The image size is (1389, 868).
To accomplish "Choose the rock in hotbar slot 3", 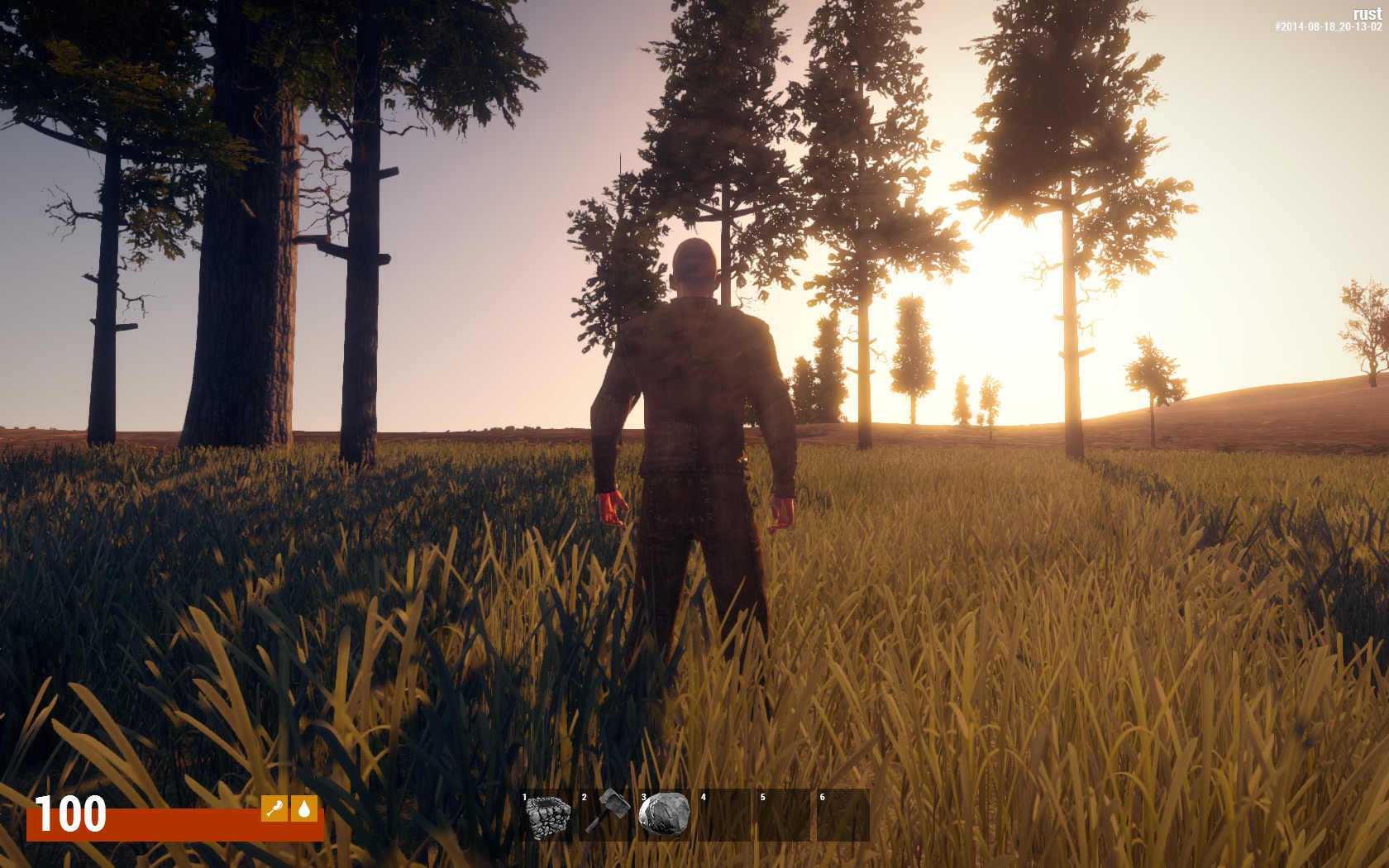I will (665, 815).
